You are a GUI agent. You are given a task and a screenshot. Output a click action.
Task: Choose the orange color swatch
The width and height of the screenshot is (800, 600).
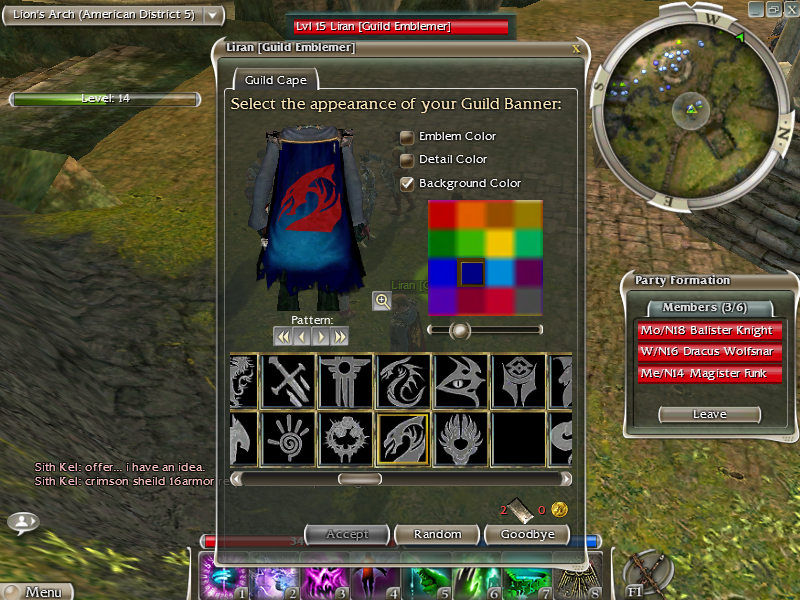tap(471, 215)
